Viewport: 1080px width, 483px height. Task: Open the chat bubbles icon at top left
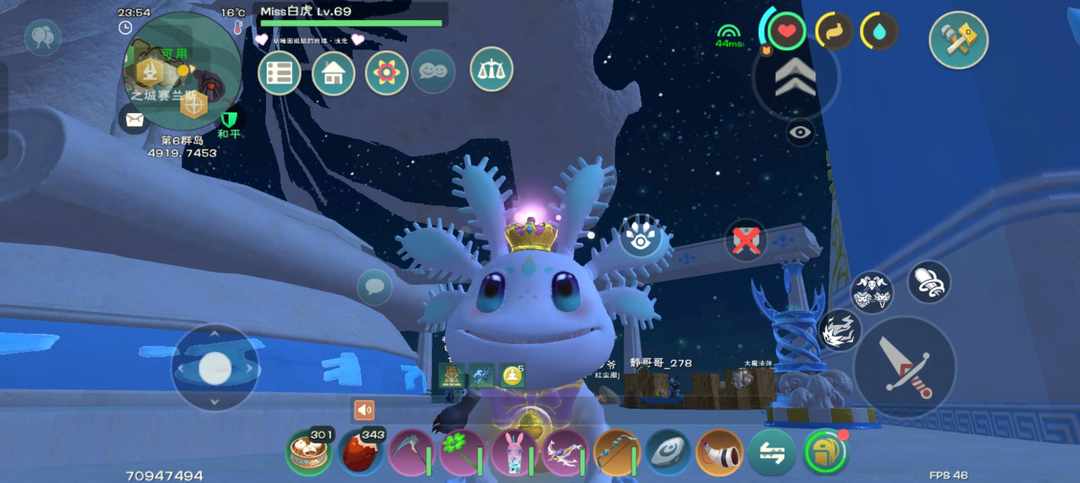[42, 37]
